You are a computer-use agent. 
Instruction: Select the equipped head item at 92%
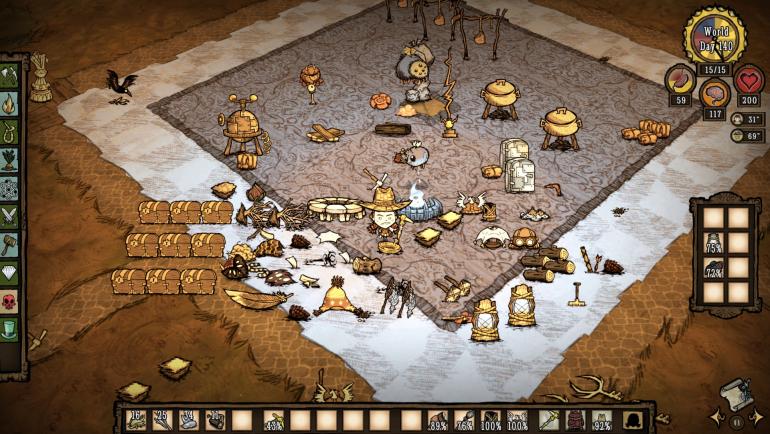pos(604,419)
